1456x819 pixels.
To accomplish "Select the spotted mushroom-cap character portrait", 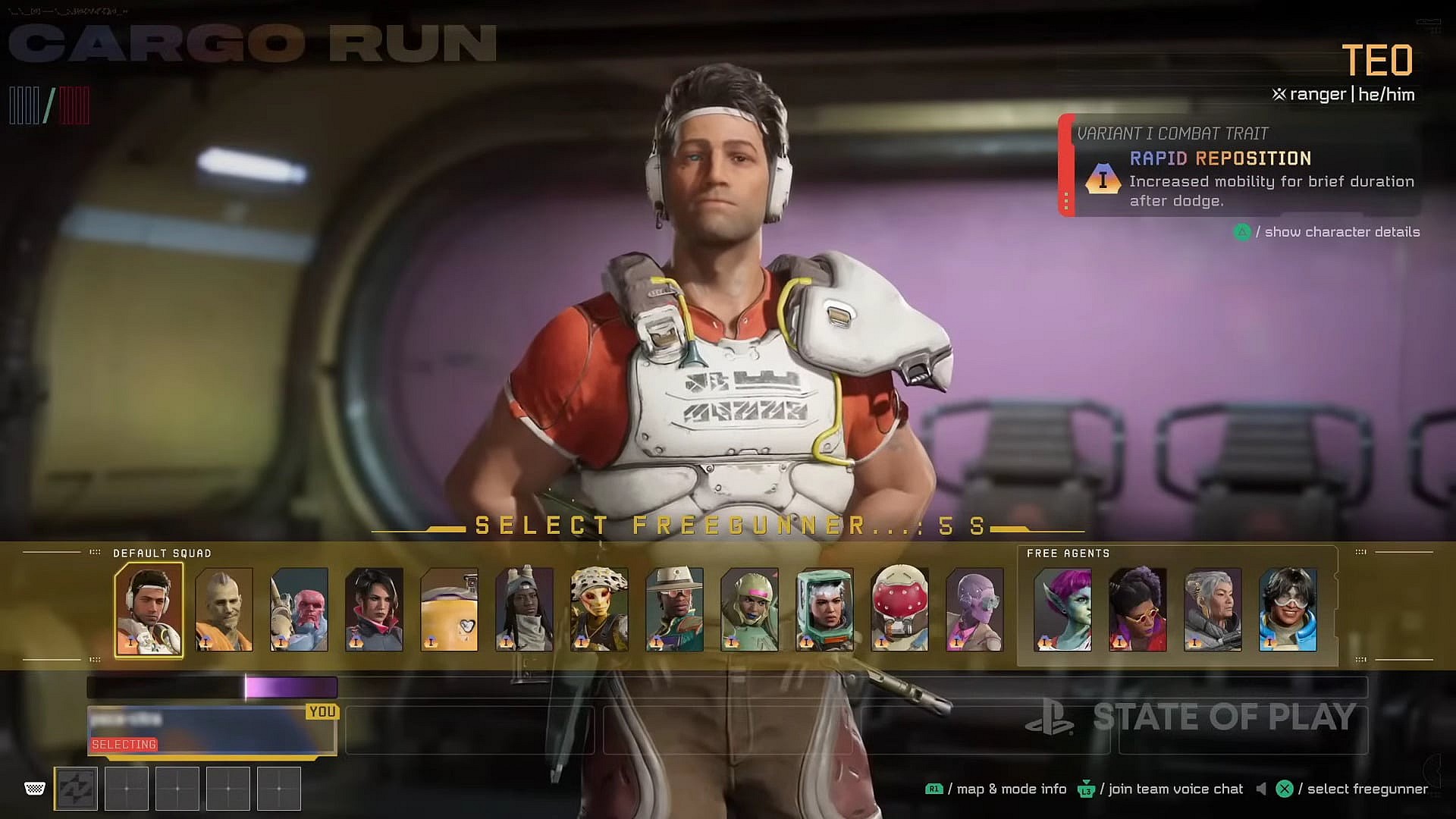I will tap(599, 610).
